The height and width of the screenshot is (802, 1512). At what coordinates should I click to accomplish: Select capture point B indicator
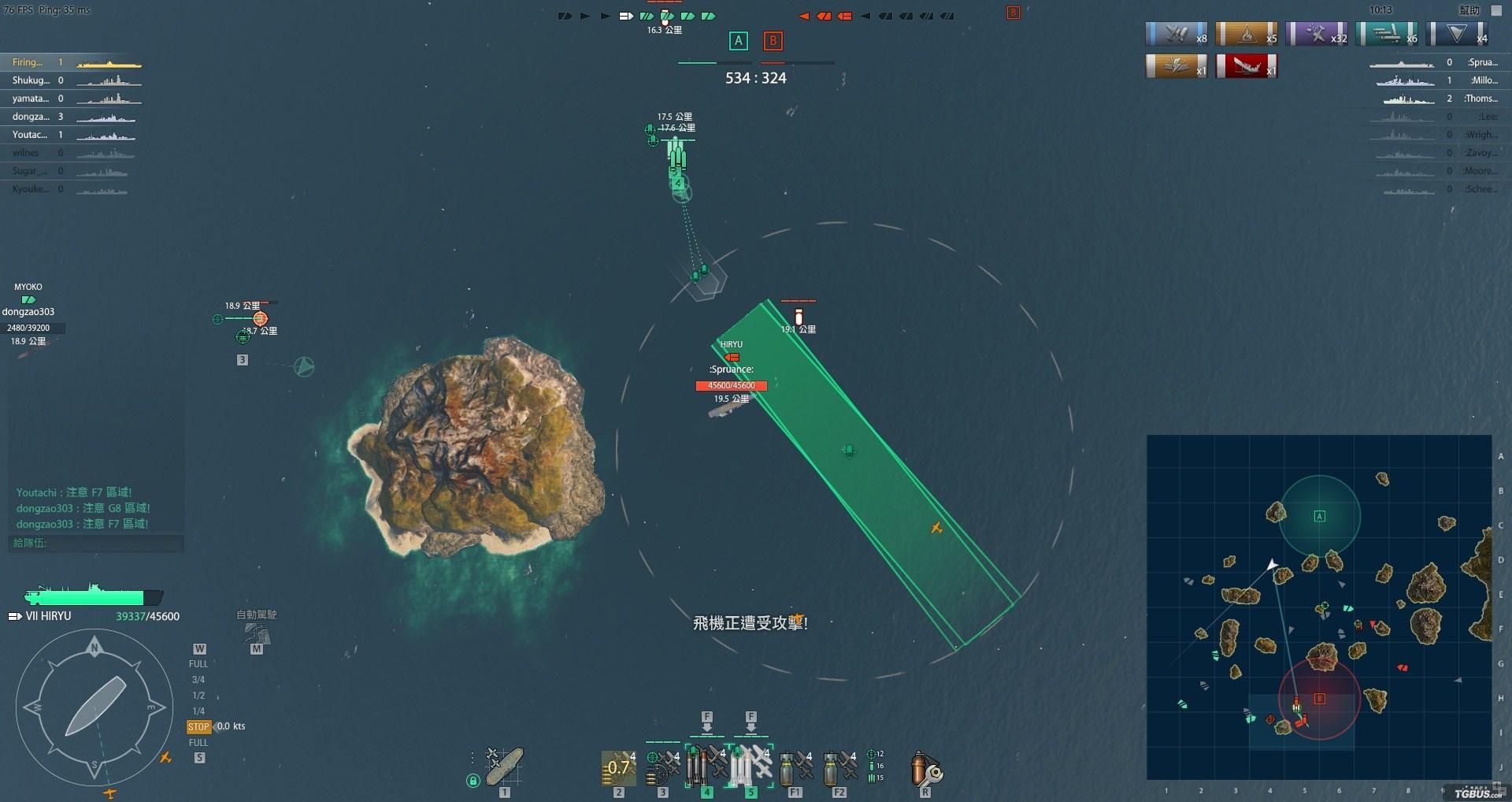pyautogui.click(x=773, y=41)
